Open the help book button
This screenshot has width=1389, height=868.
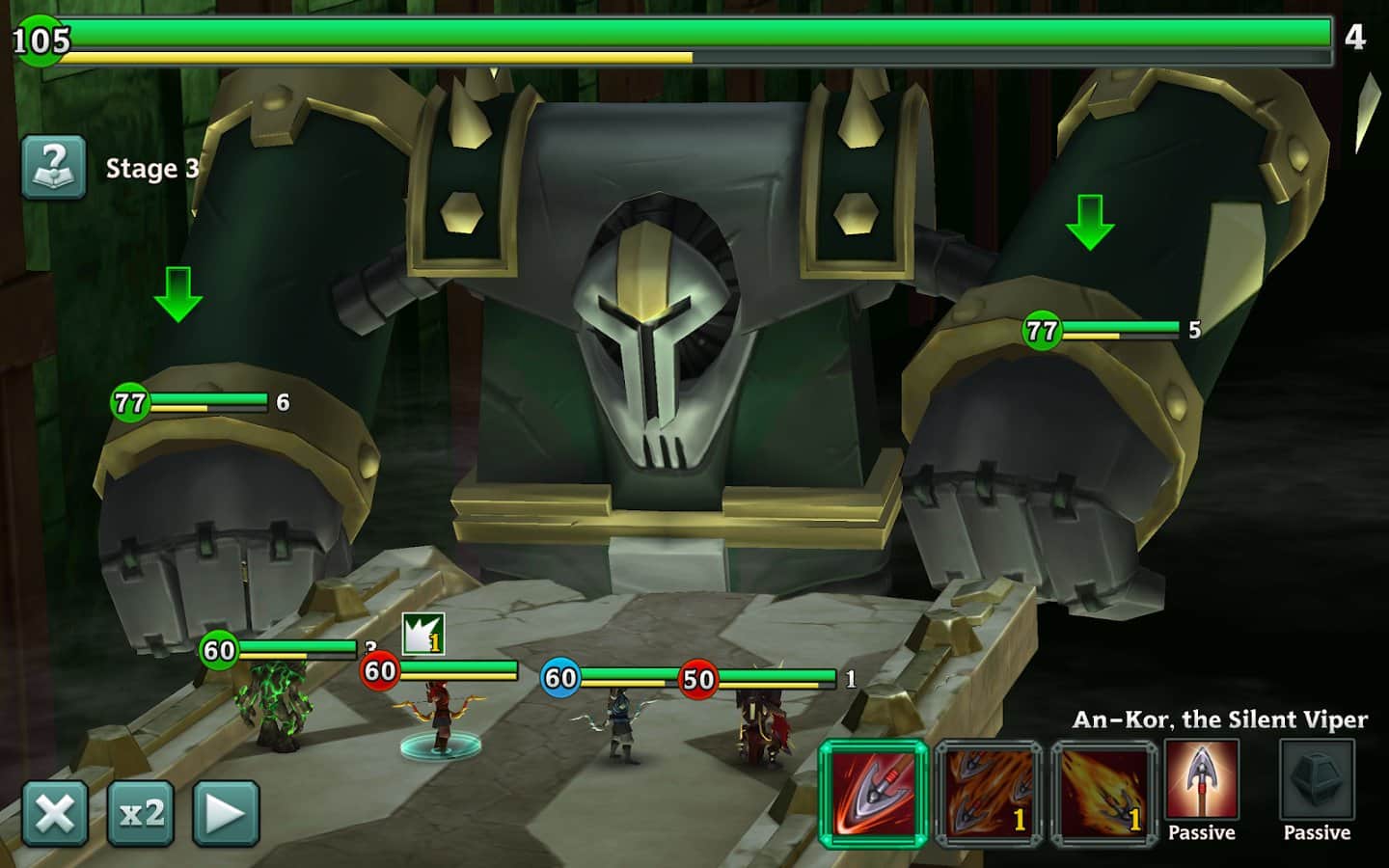point(54,167)
